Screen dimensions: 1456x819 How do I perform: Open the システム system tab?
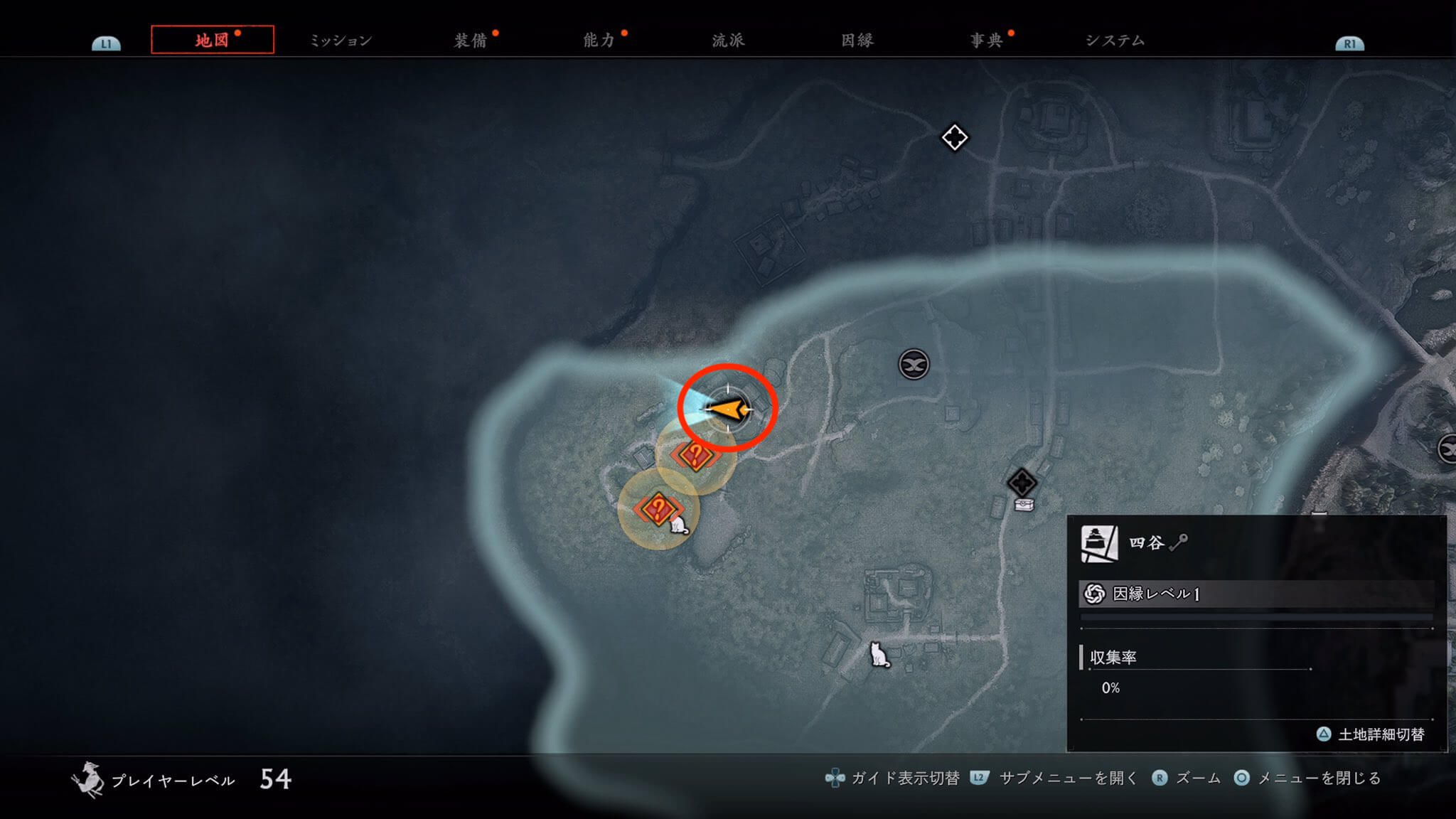pos(1115,41)
